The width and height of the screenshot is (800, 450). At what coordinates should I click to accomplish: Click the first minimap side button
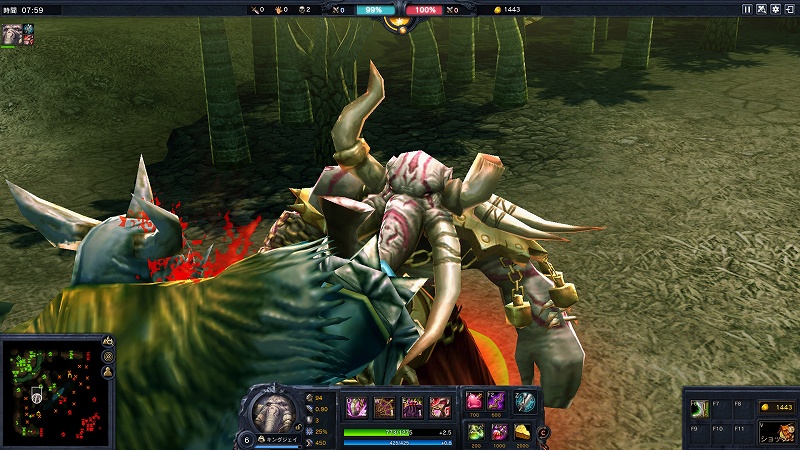(x=107, y=343)
